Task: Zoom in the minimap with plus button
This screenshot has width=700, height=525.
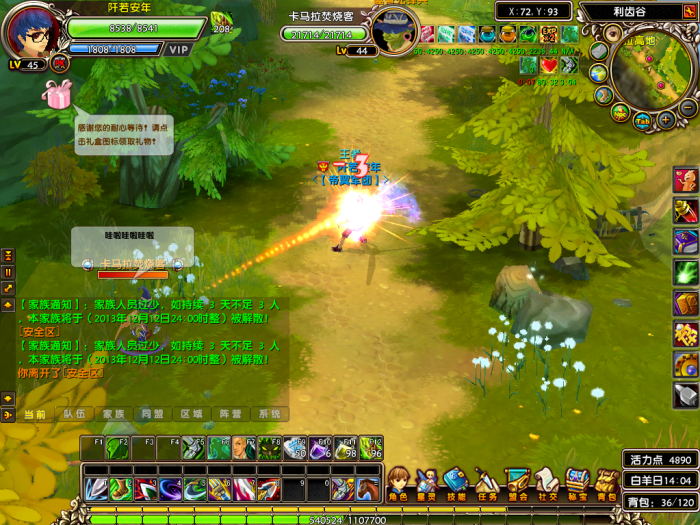Action: coord(666,121)
